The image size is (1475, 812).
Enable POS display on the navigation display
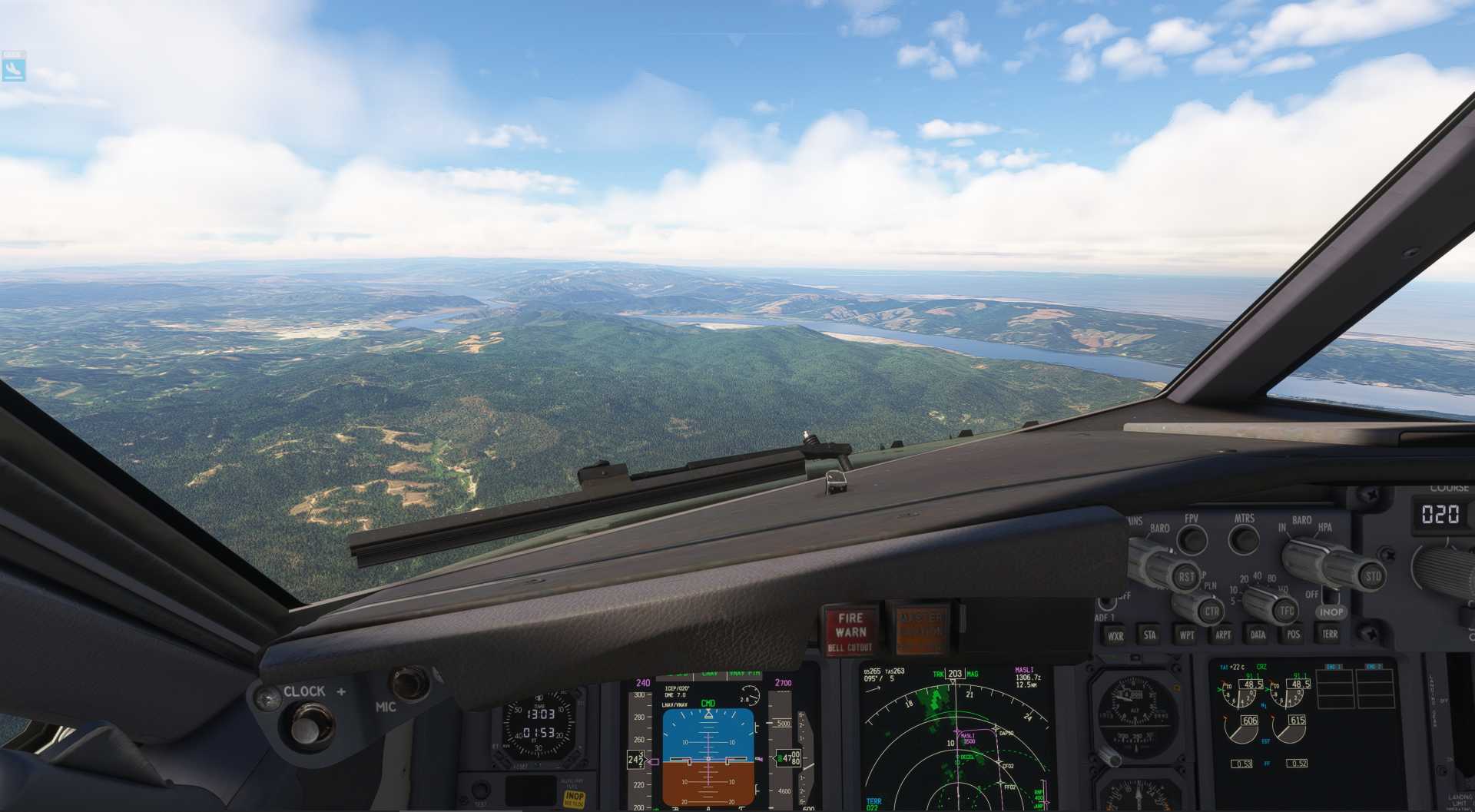(x=1294, y=635)
